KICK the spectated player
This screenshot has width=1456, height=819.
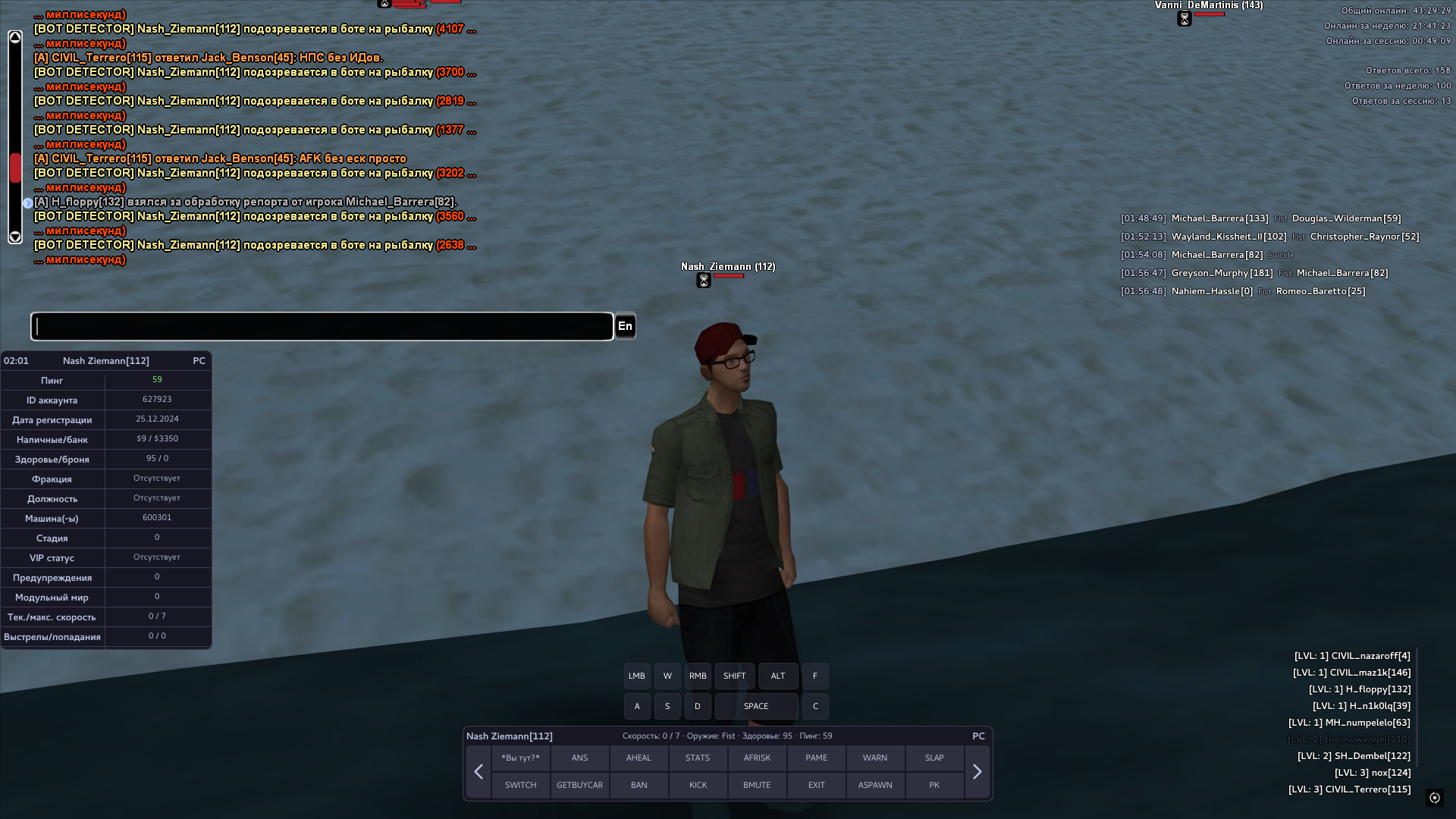(x=698, y=785)
